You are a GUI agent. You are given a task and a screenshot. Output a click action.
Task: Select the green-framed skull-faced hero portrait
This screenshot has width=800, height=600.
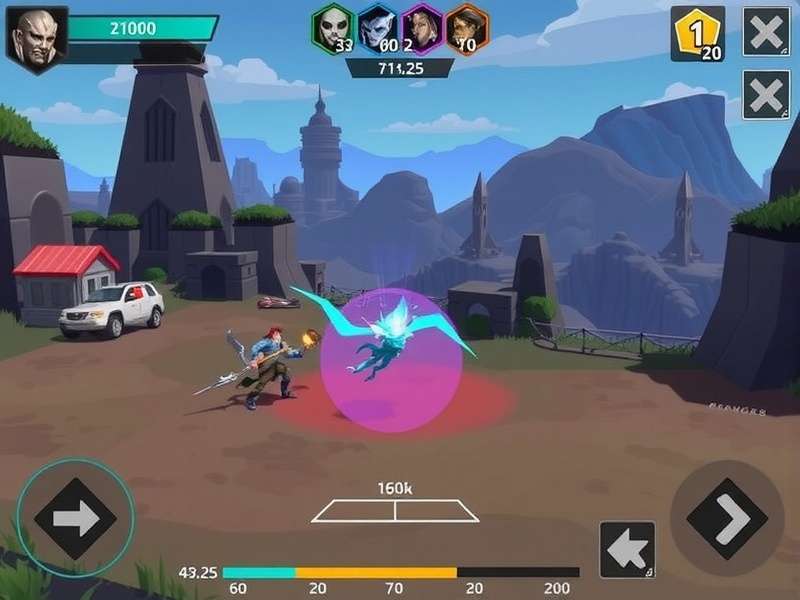[333, 28]
